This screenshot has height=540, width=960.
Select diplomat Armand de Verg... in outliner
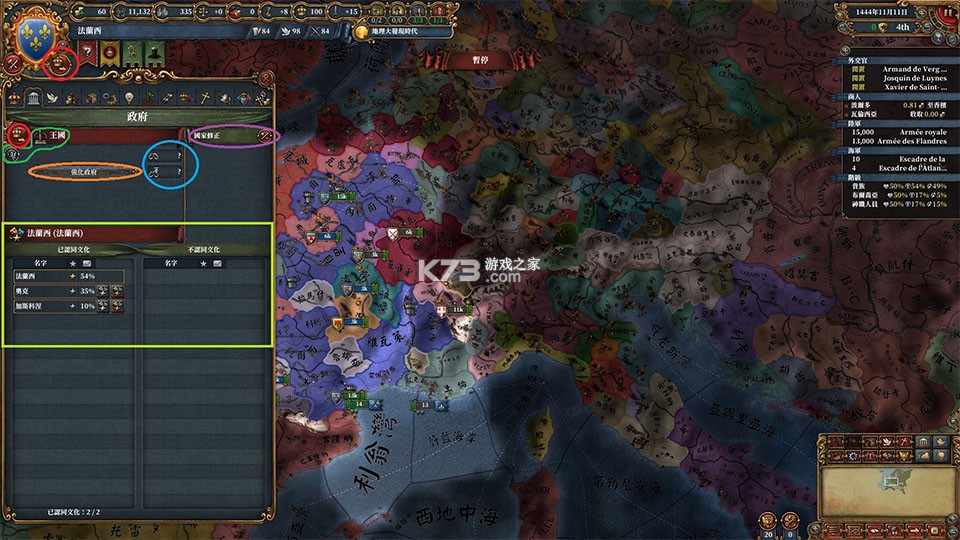coord(903,68)
